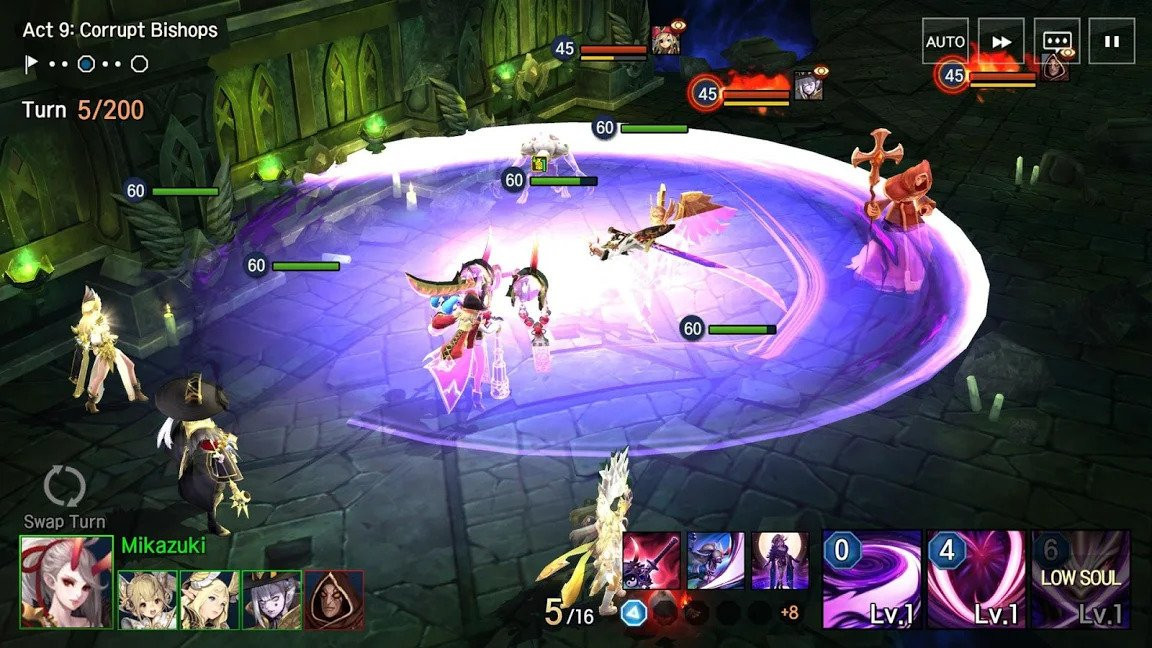Click the Swap Turn button
The height and width of the screenshot is (648, 1152).
tap(65, 497)
